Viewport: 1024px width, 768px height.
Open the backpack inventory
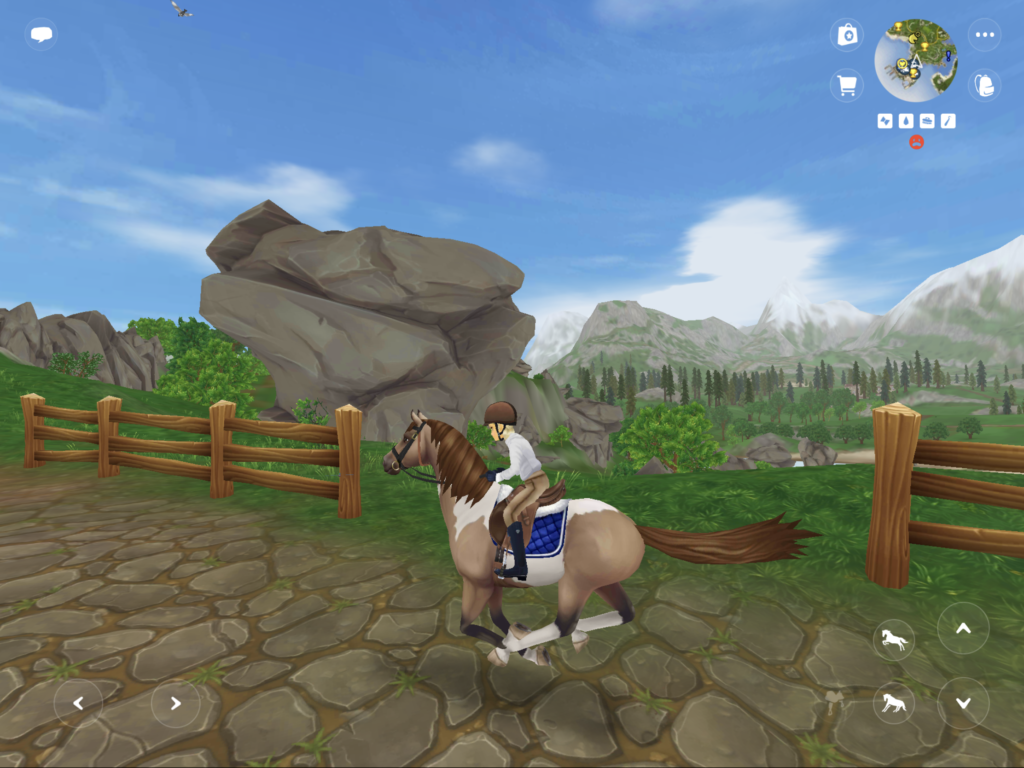[x=985, y=85]
